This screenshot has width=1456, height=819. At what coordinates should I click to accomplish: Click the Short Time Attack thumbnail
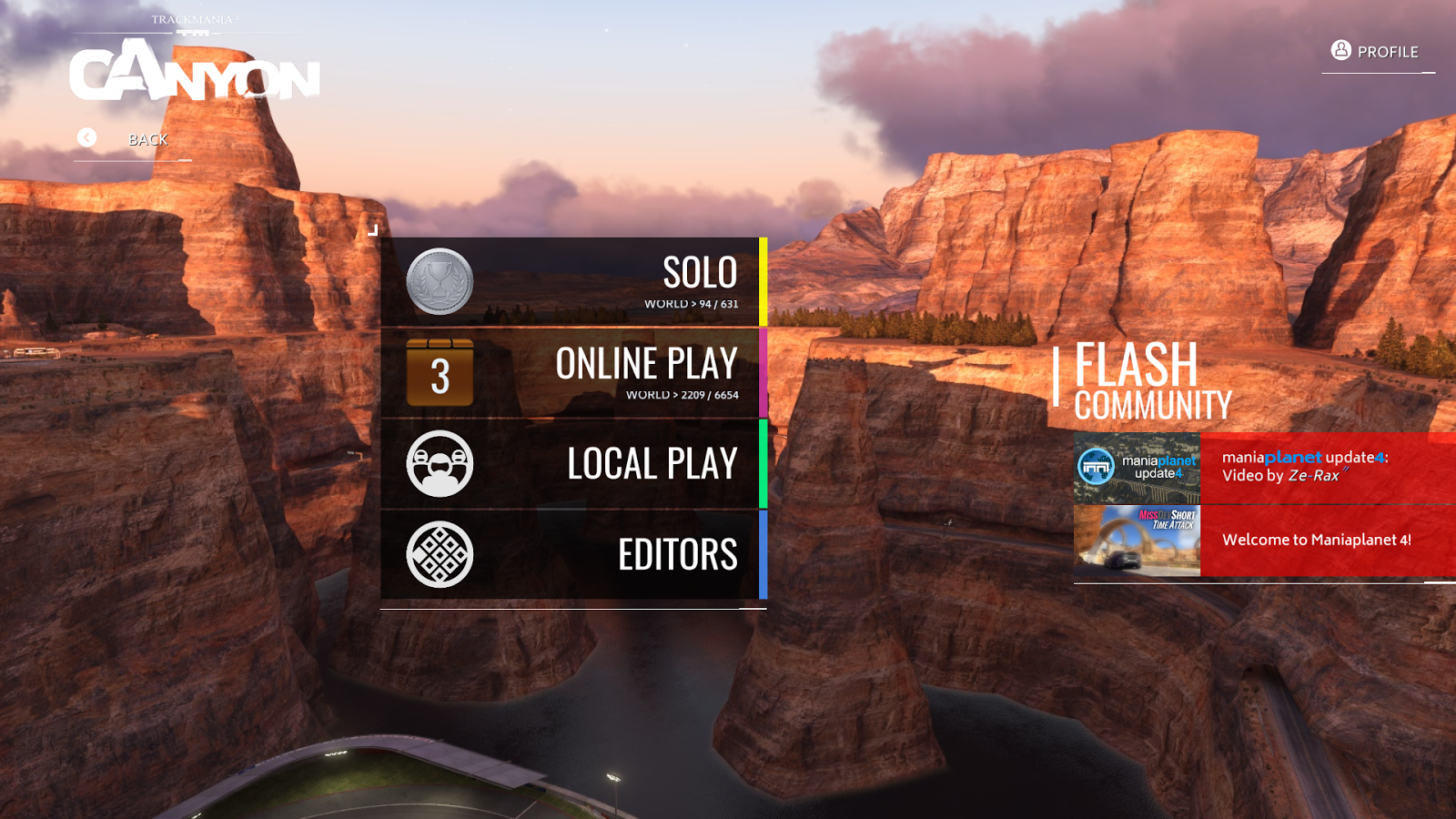tap(1137, 541)
